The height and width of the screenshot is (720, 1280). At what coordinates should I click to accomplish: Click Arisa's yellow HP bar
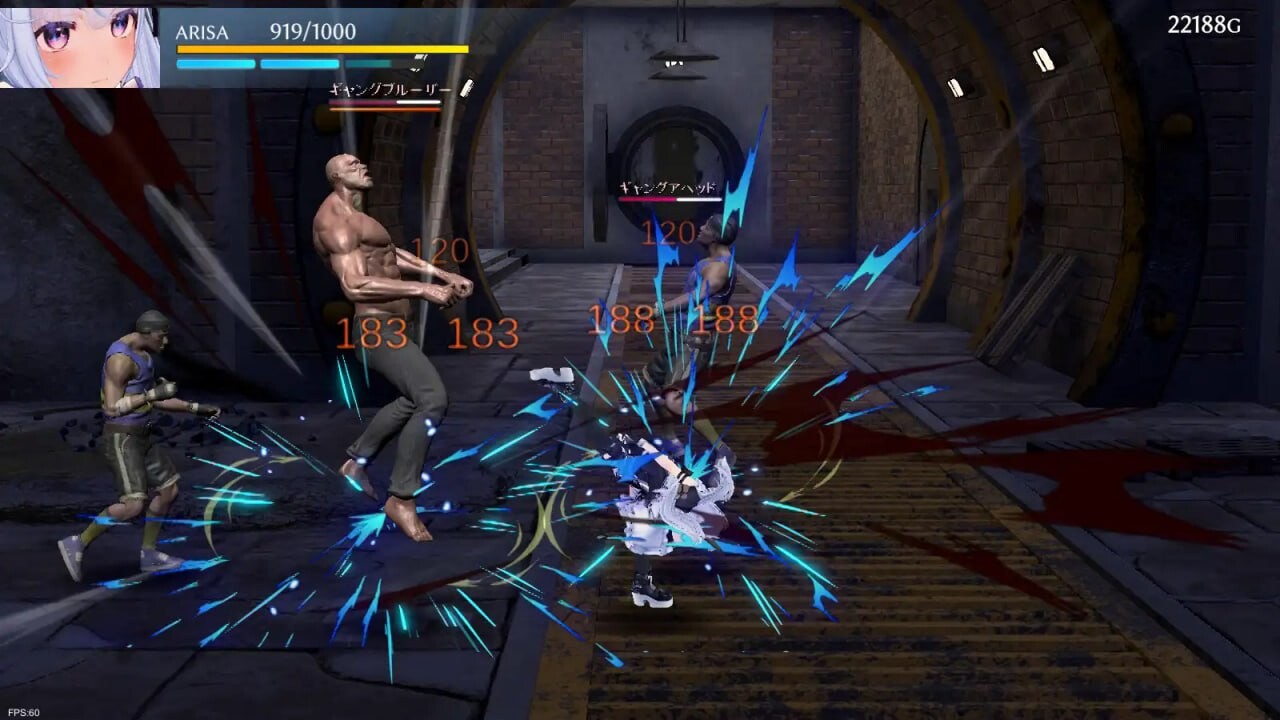[x=320, y=47]
